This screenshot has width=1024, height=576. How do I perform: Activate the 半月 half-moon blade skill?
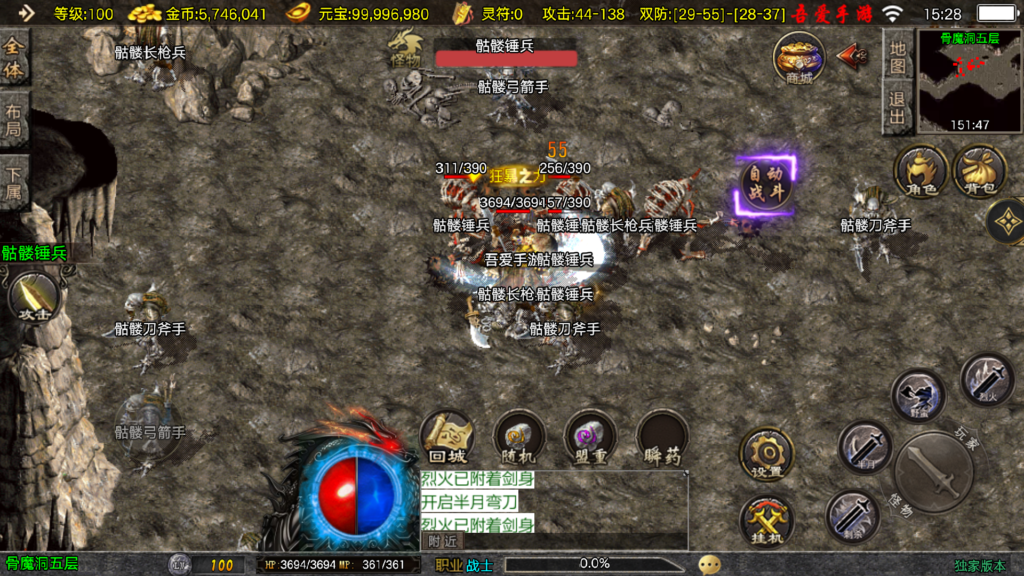coord(864,447)
